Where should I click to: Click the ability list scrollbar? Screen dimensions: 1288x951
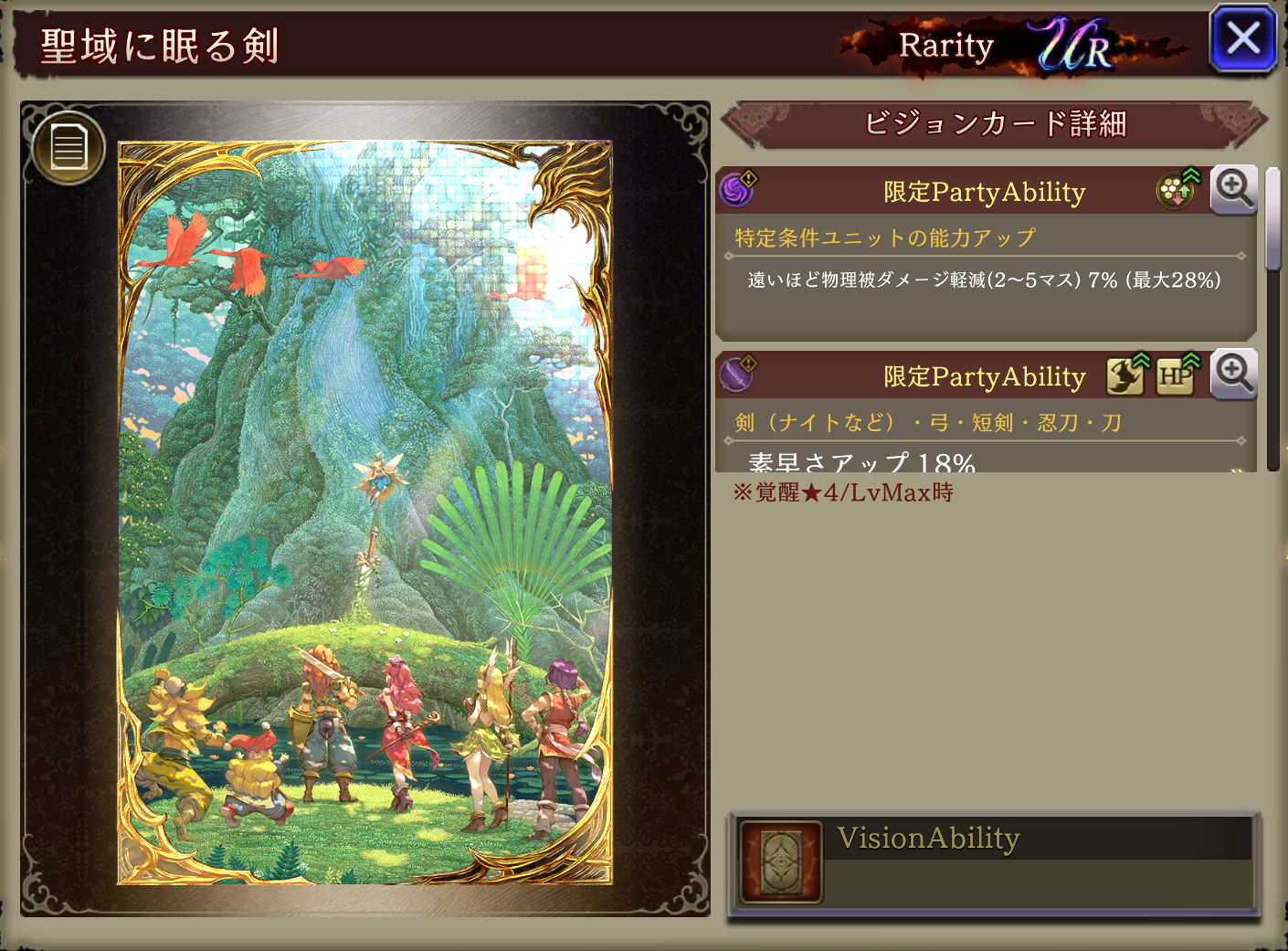tap(1272, 219)
